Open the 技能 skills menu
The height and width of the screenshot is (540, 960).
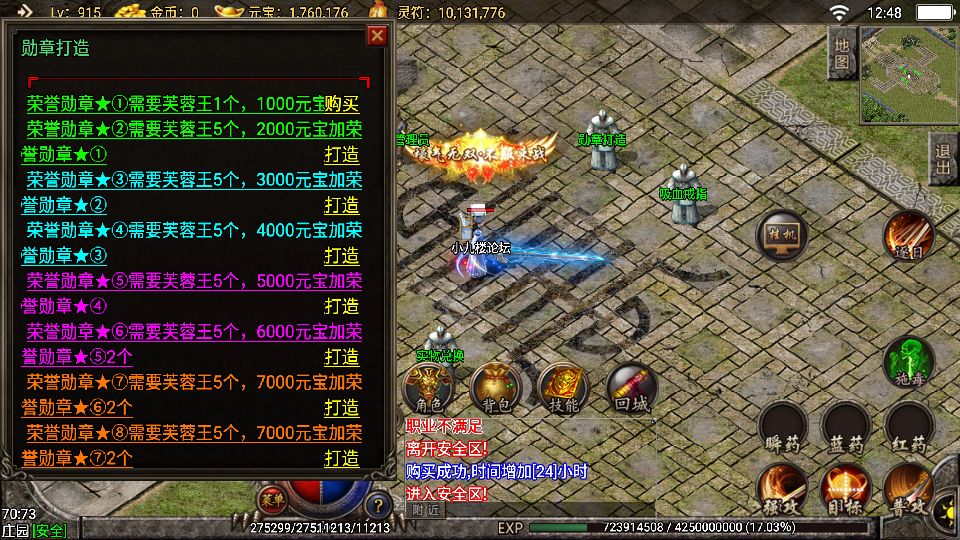pyautogui.click(x=563, y=389)
